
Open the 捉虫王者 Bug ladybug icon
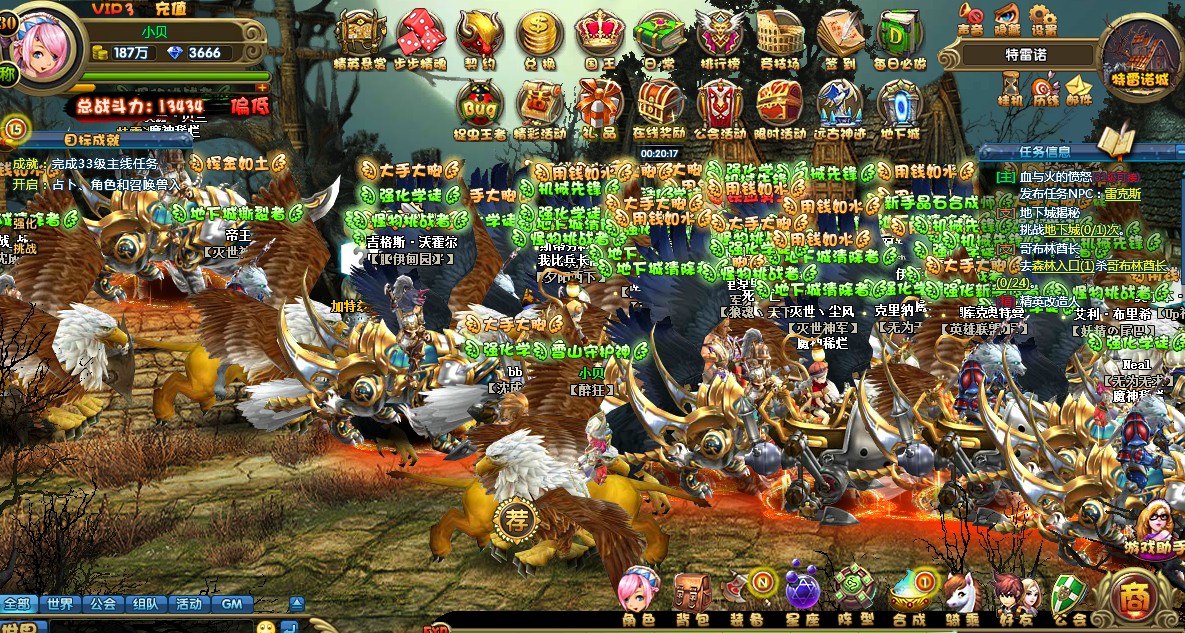click(x=480, y=104)
